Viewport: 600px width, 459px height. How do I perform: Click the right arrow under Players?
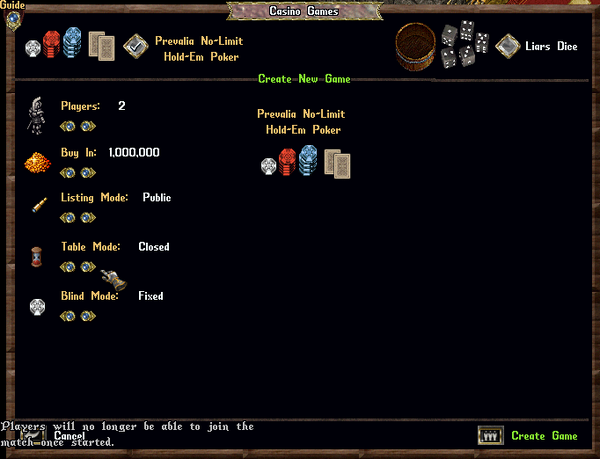pos(87,126)
